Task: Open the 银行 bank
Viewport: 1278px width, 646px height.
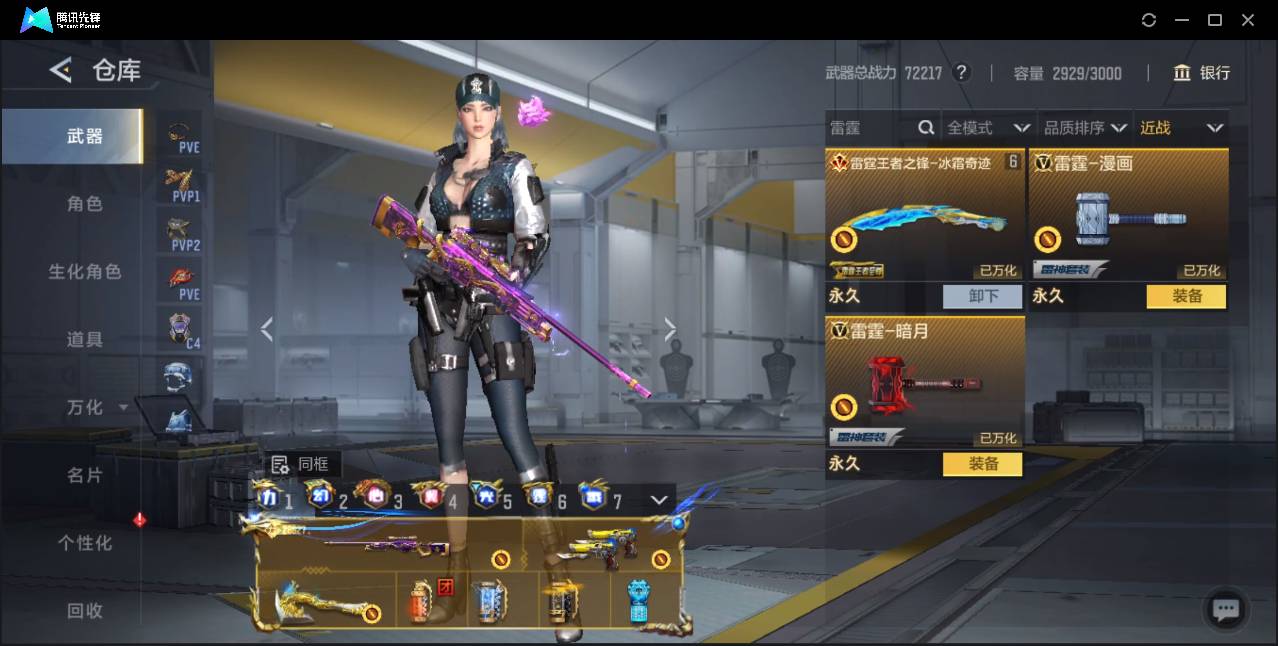Action: coord(1202,73)
